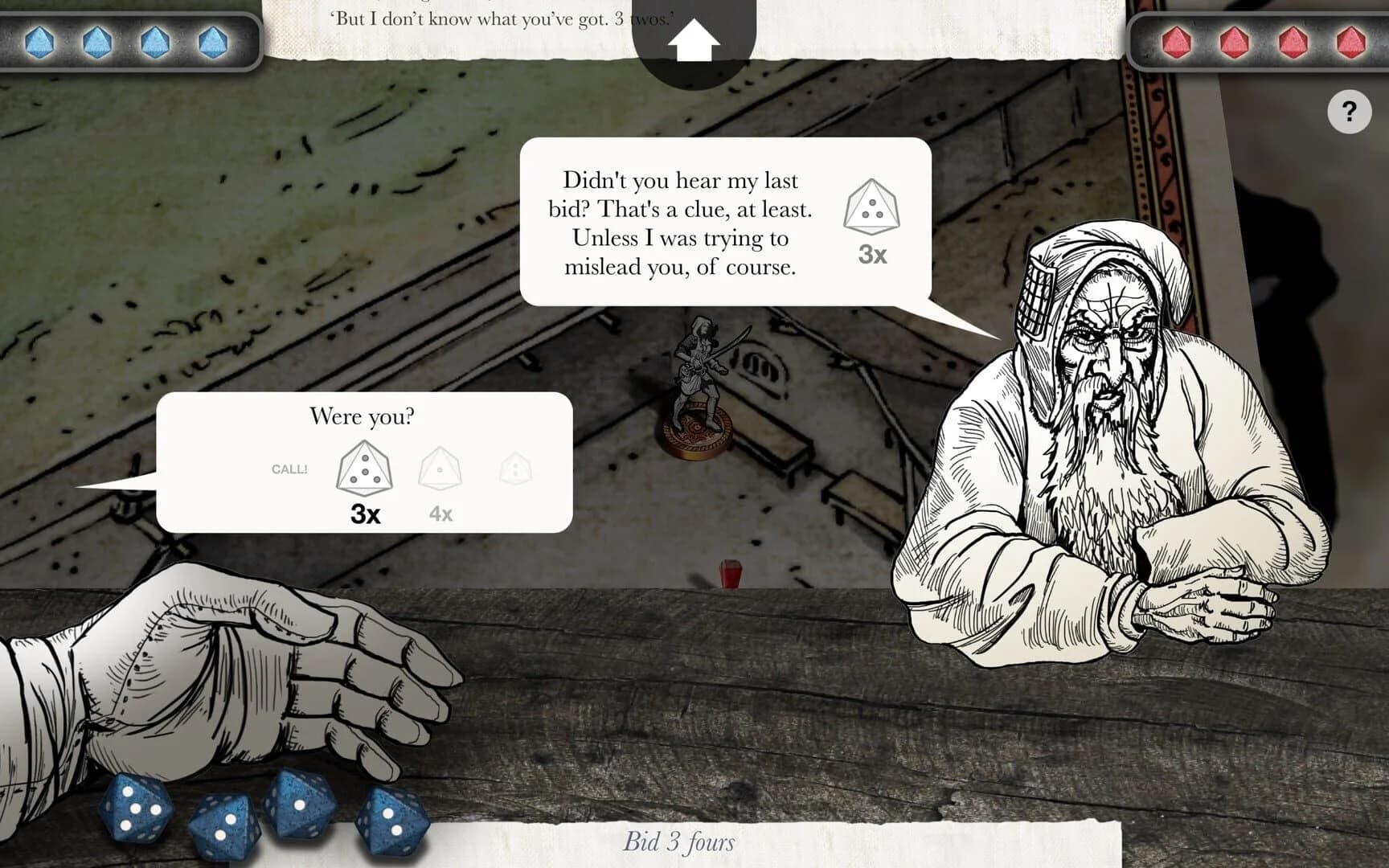This screenshot has width=1389, height=868.
Task: Click the 'Were you?' speech bubble
Action: (x=363, y=416)
